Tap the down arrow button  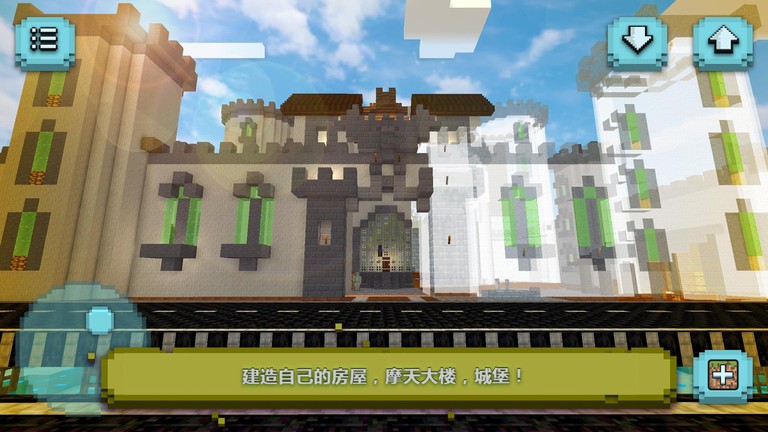[638, 41]
